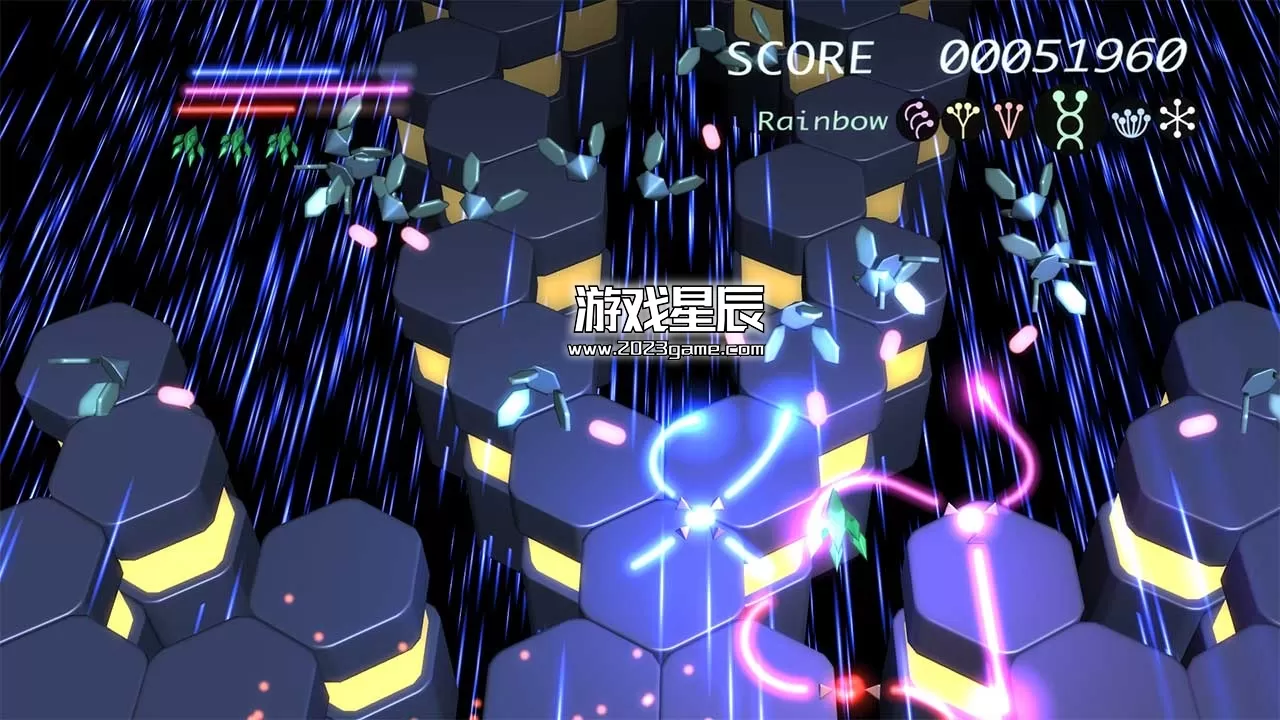Screen dimensions: 1280x720
Task: Select the blue fan-shaped seed icon
Action: pyautogui.click(x=1130, y=122)
